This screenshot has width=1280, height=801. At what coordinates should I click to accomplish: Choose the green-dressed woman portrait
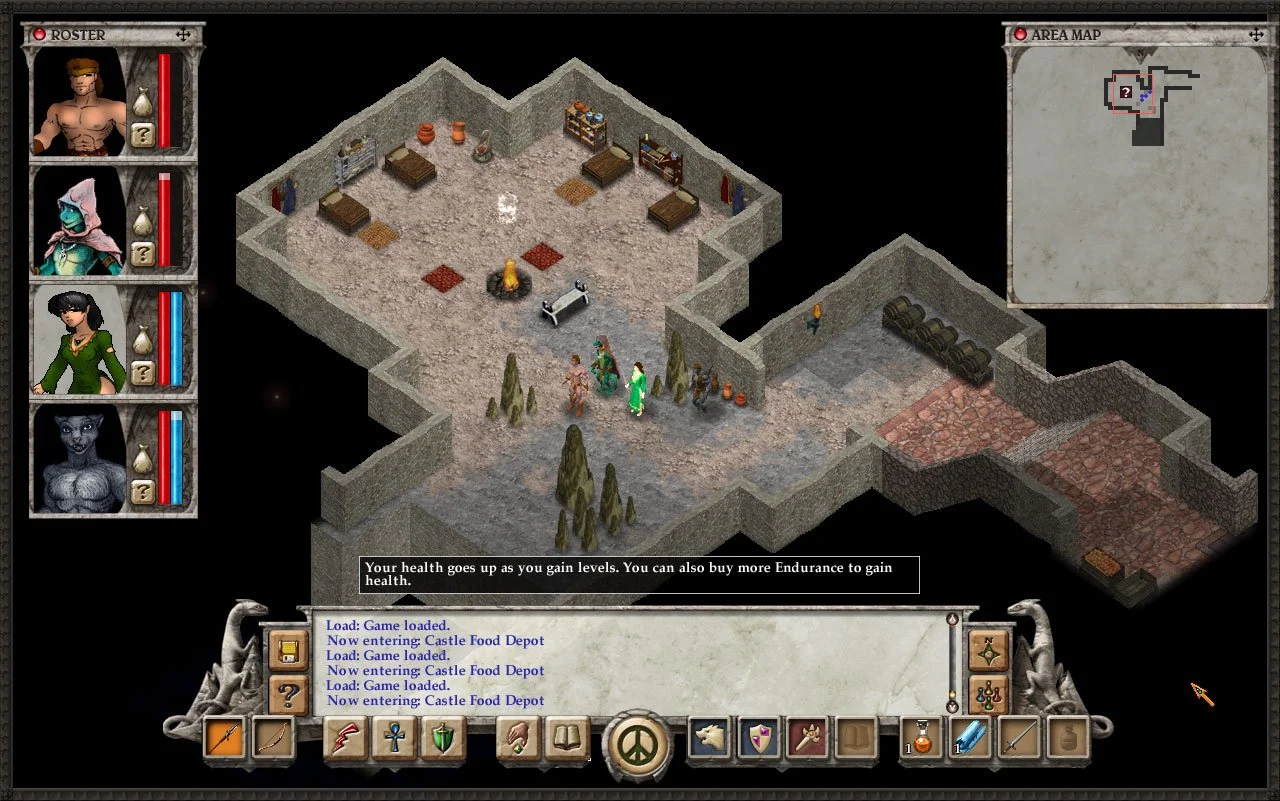tap(80, 340)
